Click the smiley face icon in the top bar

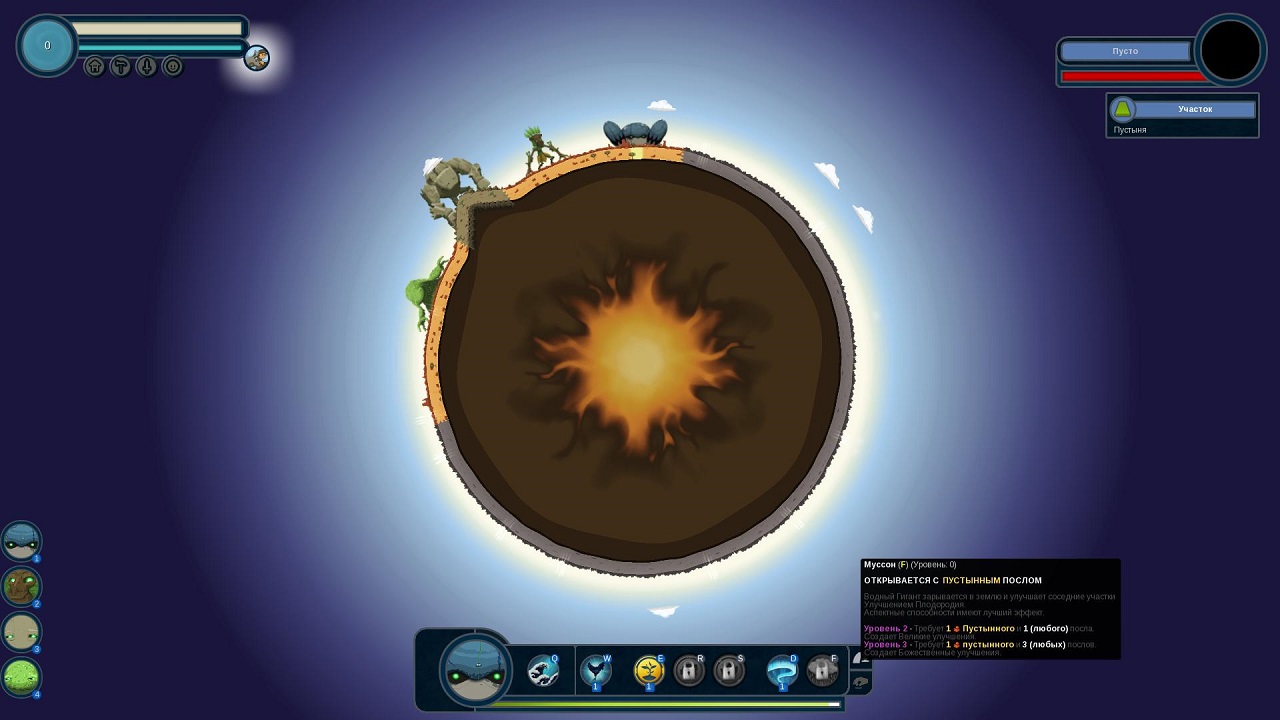click(x=172, y=67)
